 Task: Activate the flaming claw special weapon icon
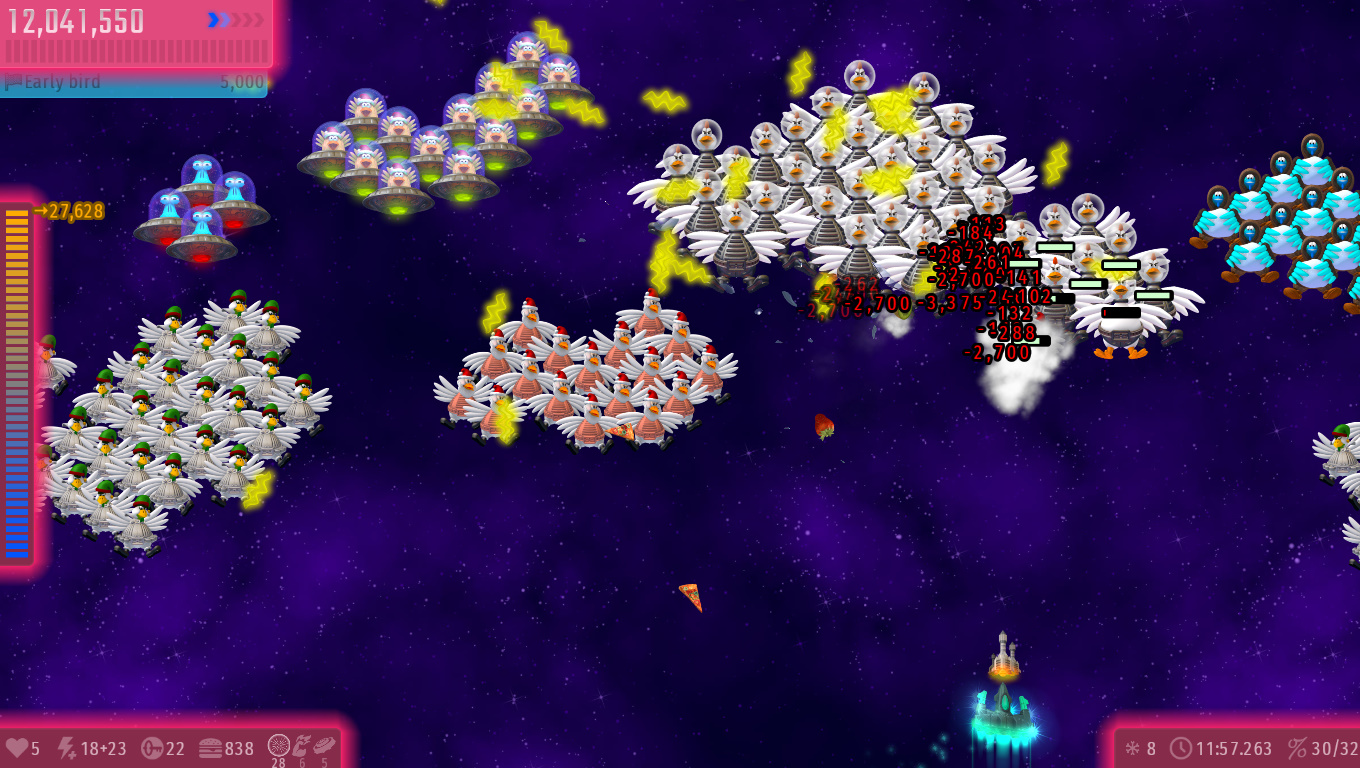pyautogui.click(x=301, y=746)
